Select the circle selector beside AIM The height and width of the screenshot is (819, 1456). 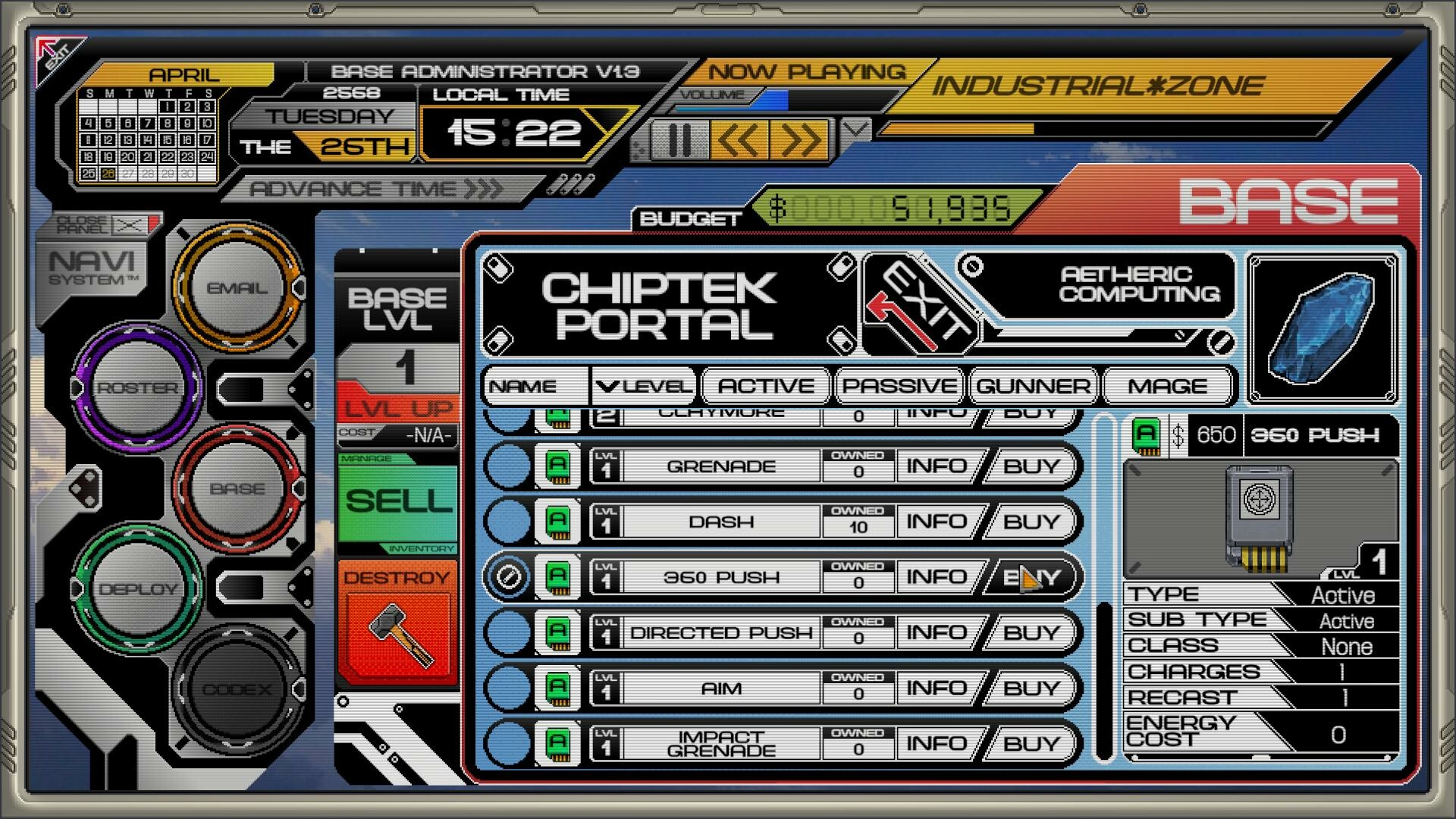tap(507, 687)
